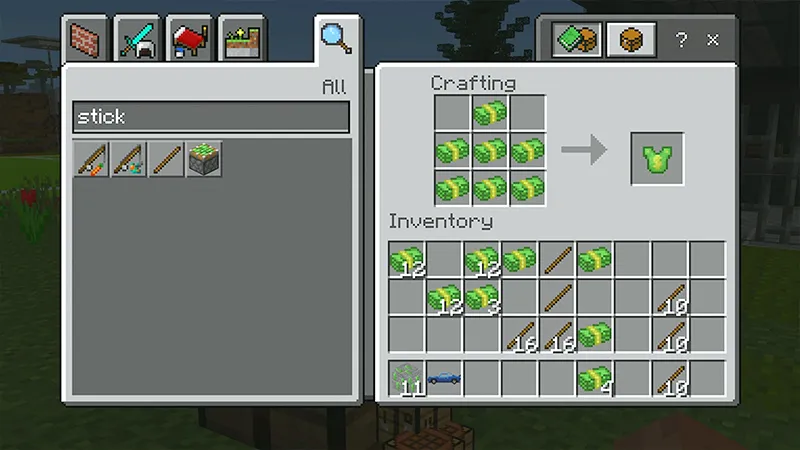Click the search box containing "stick"
This screenshot has height=450, width=800.
[211, 117]
